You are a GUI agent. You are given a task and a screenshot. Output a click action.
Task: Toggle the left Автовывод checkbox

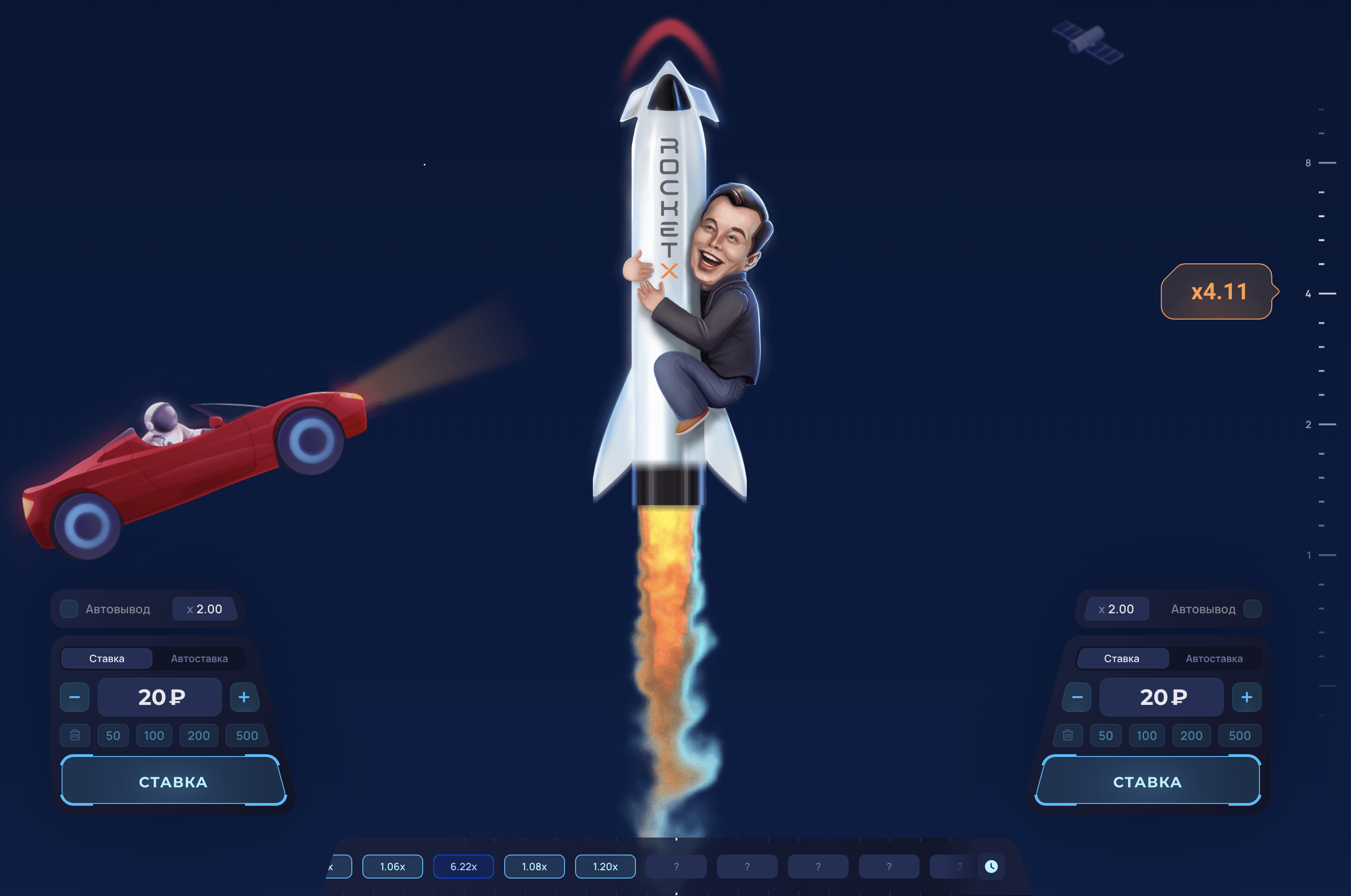(69, 609)
